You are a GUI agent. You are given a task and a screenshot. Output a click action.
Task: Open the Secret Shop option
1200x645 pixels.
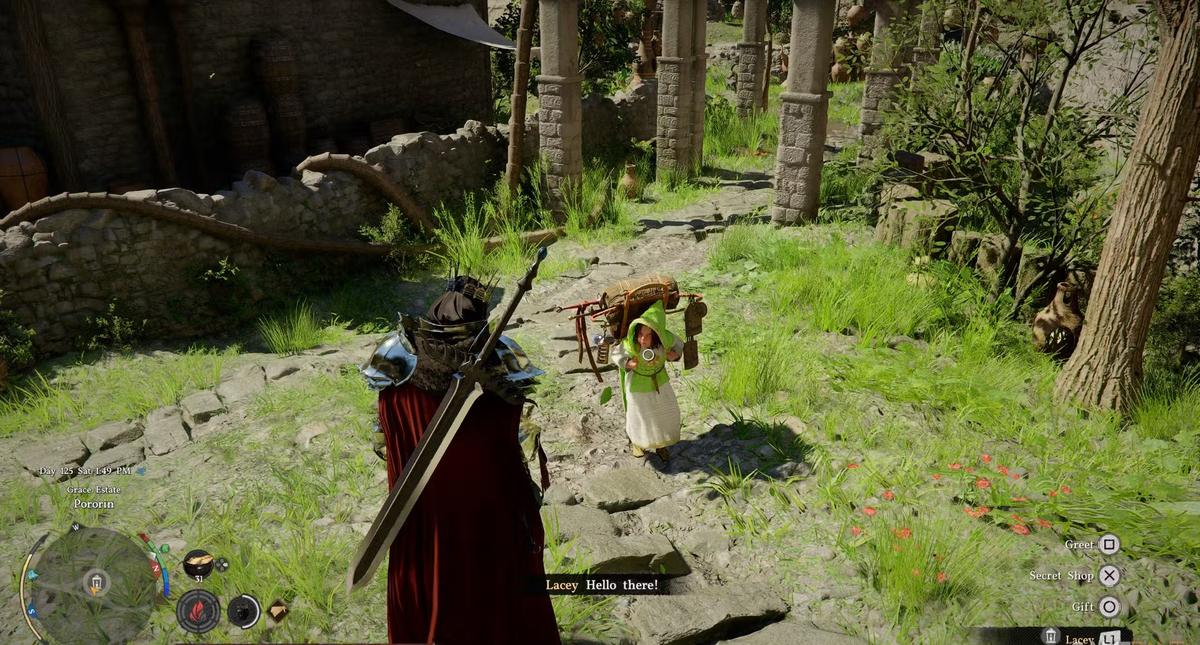tap(1109, 575)
